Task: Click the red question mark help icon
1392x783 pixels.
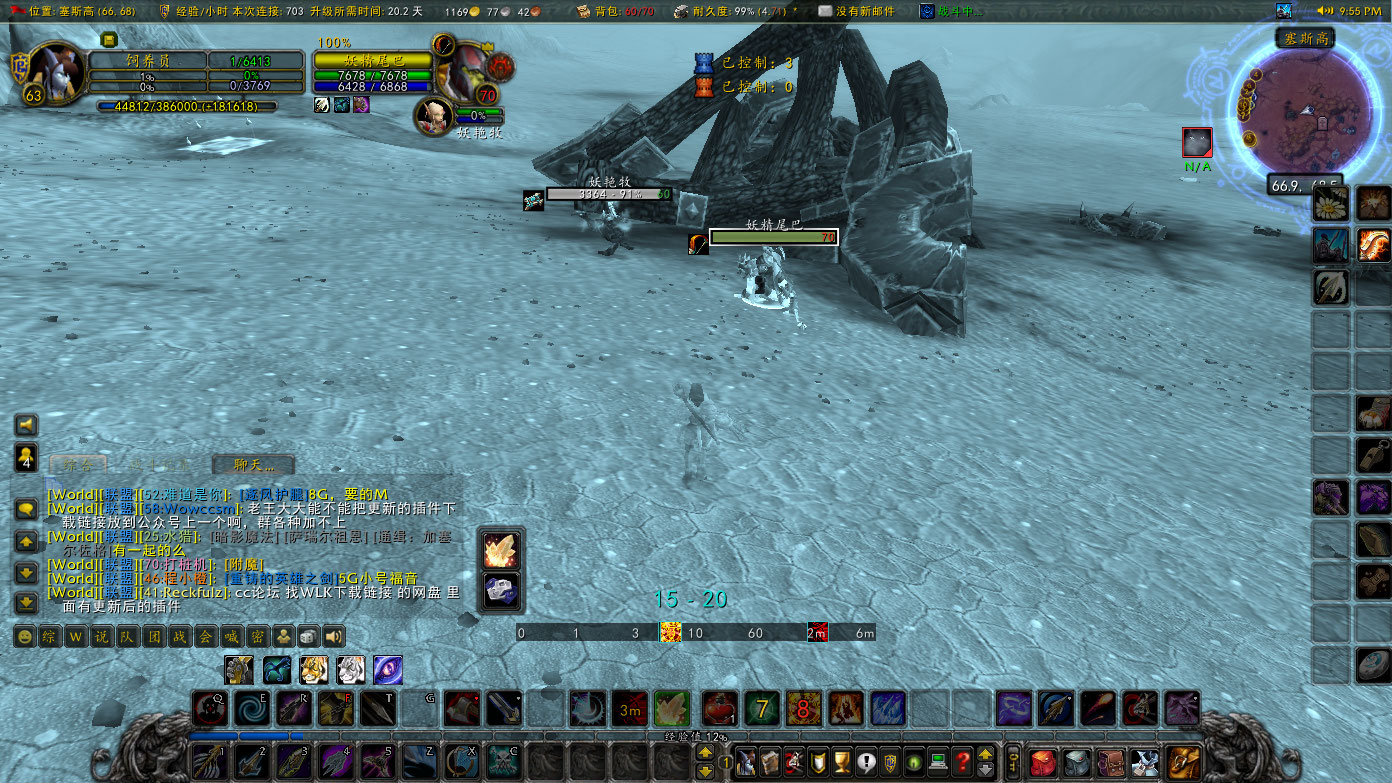Action: pos(962,762)
